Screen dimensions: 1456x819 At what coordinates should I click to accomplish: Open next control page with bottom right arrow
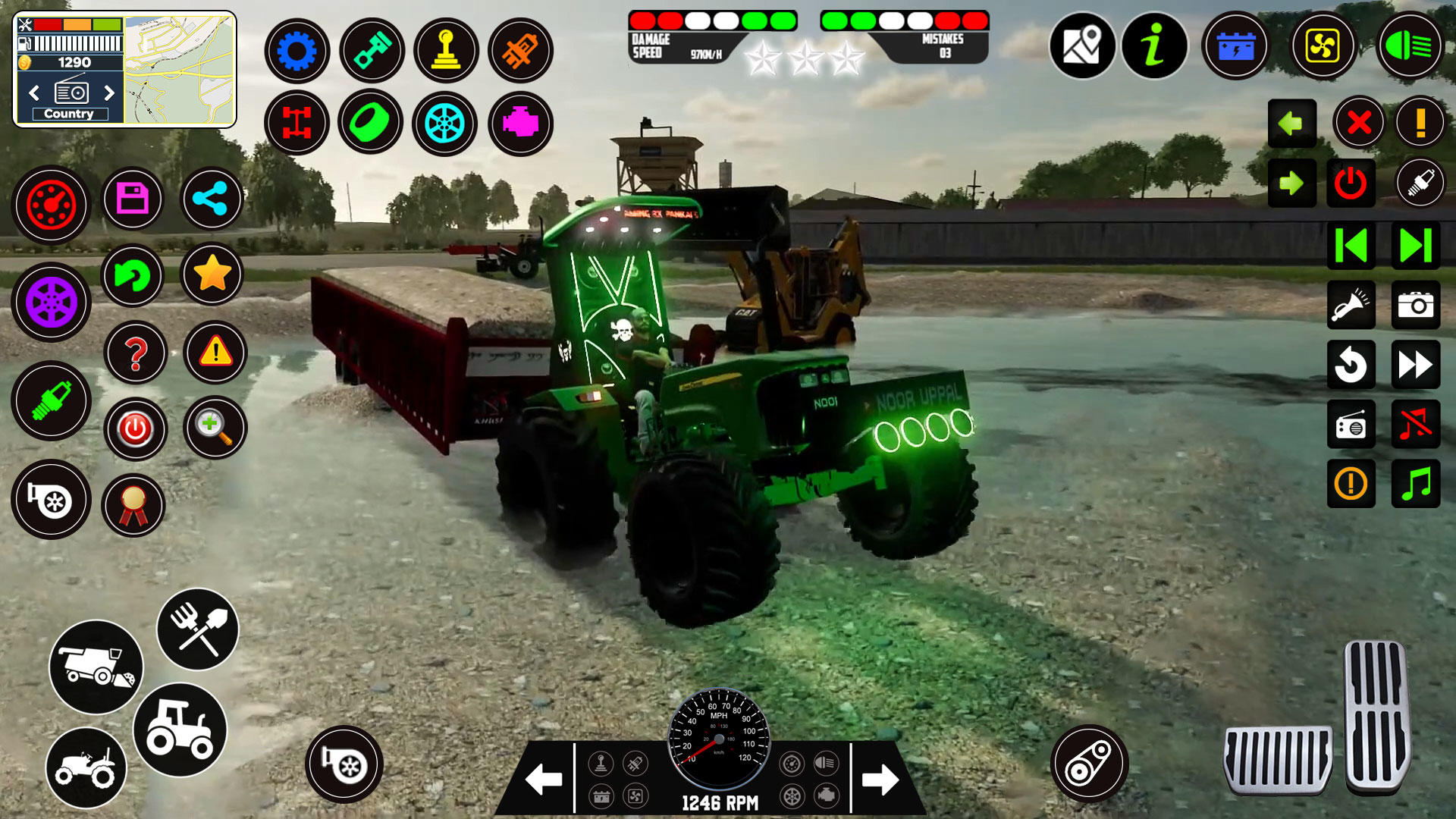point(879,775)
